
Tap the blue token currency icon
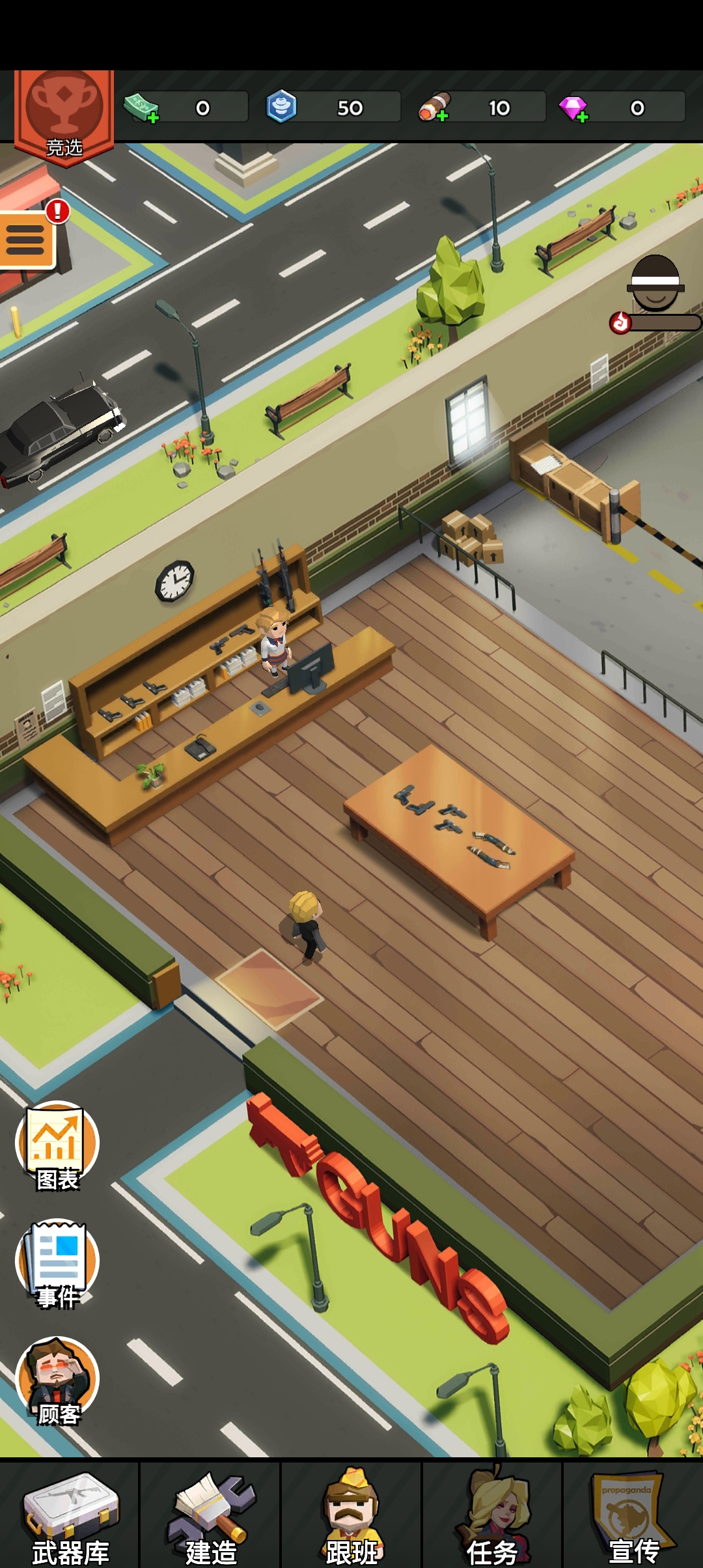coord(281,107)
